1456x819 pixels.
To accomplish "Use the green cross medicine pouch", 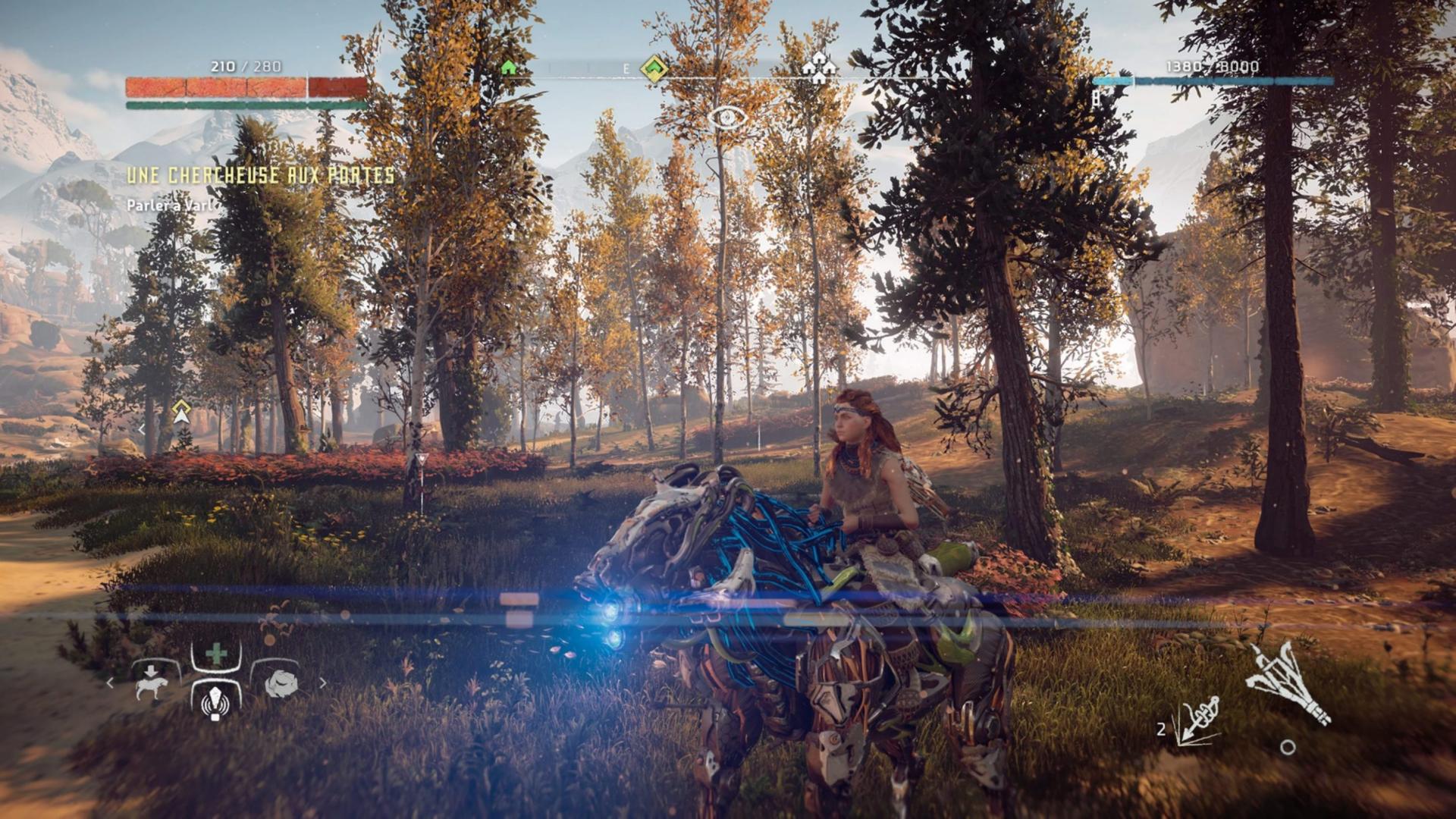I will click(x=217, y=654).
